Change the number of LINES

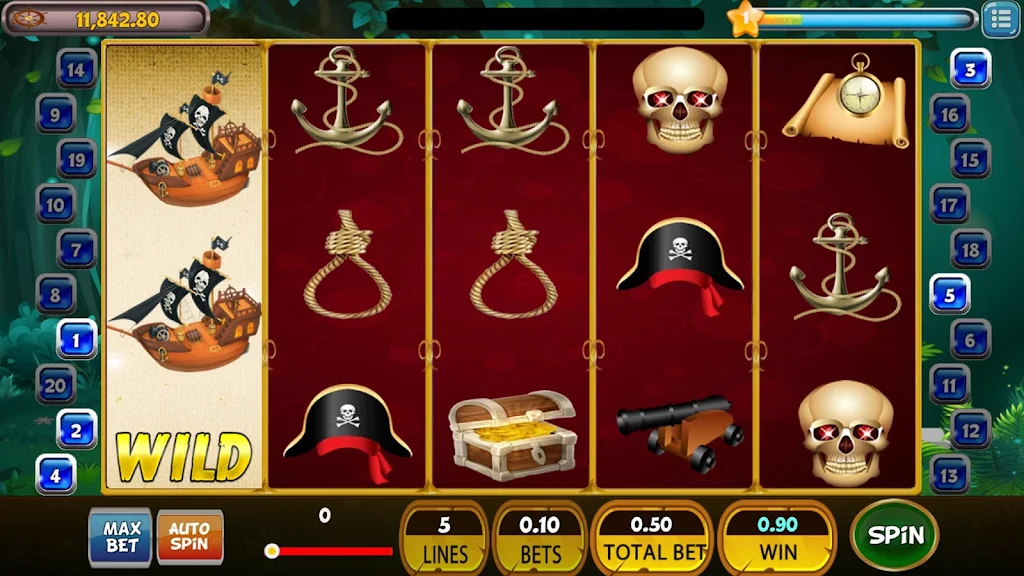444,537
